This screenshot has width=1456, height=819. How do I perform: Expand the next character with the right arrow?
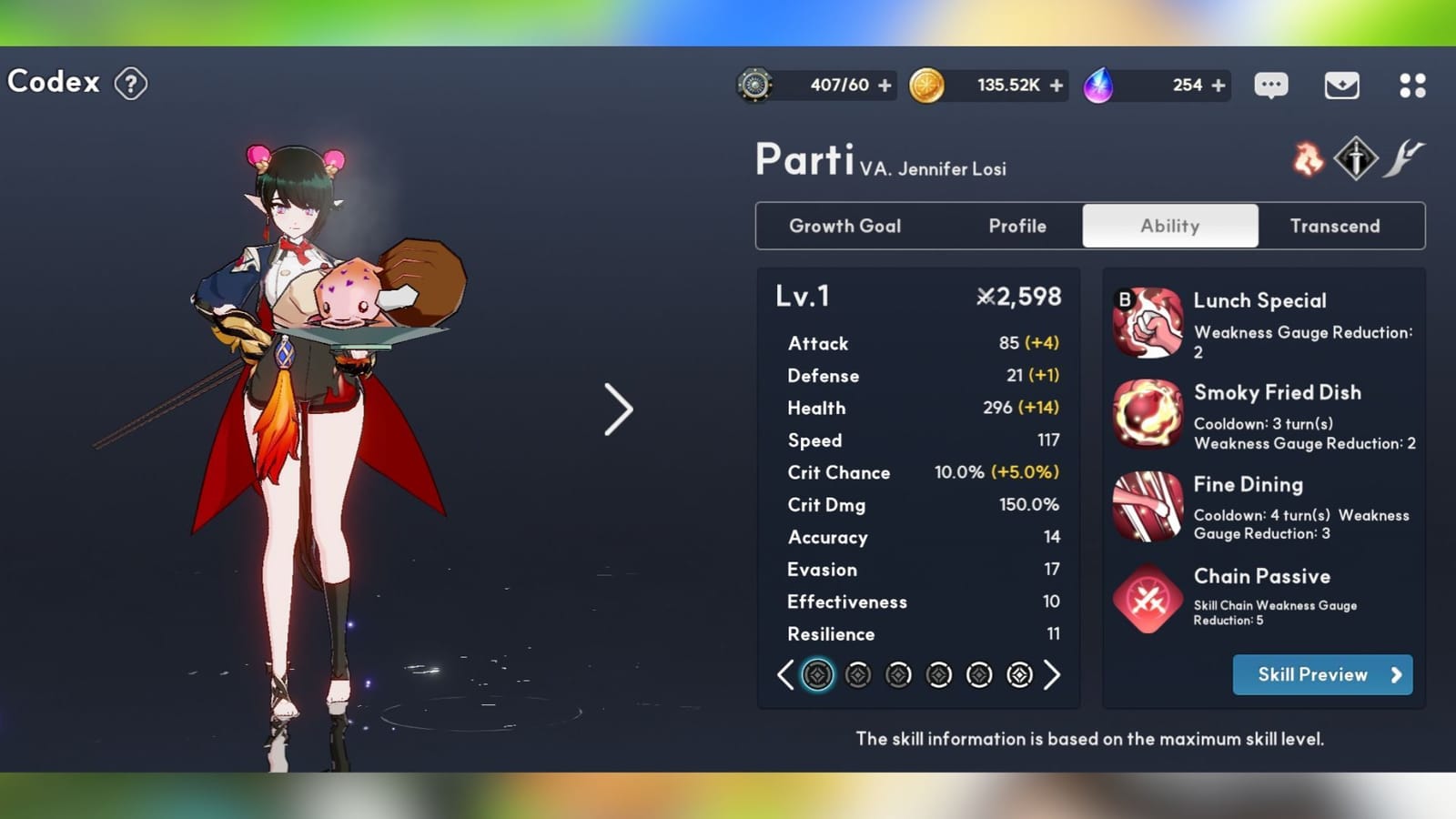tap(620, 410)
